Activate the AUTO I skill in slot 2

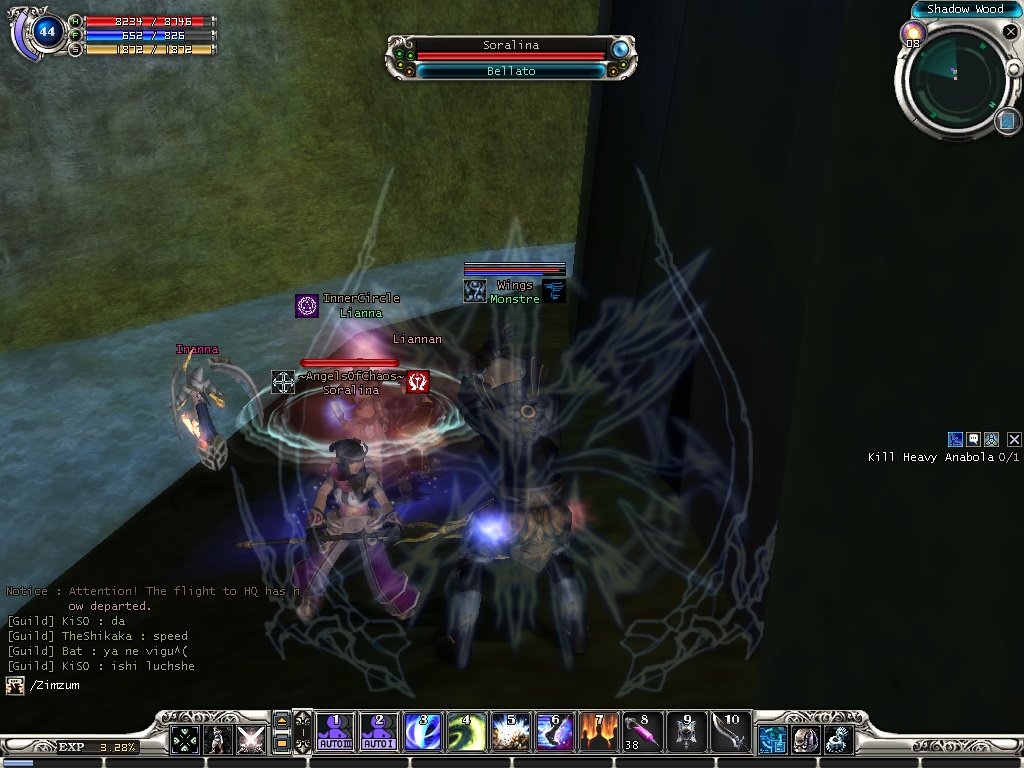click(378, 732)
